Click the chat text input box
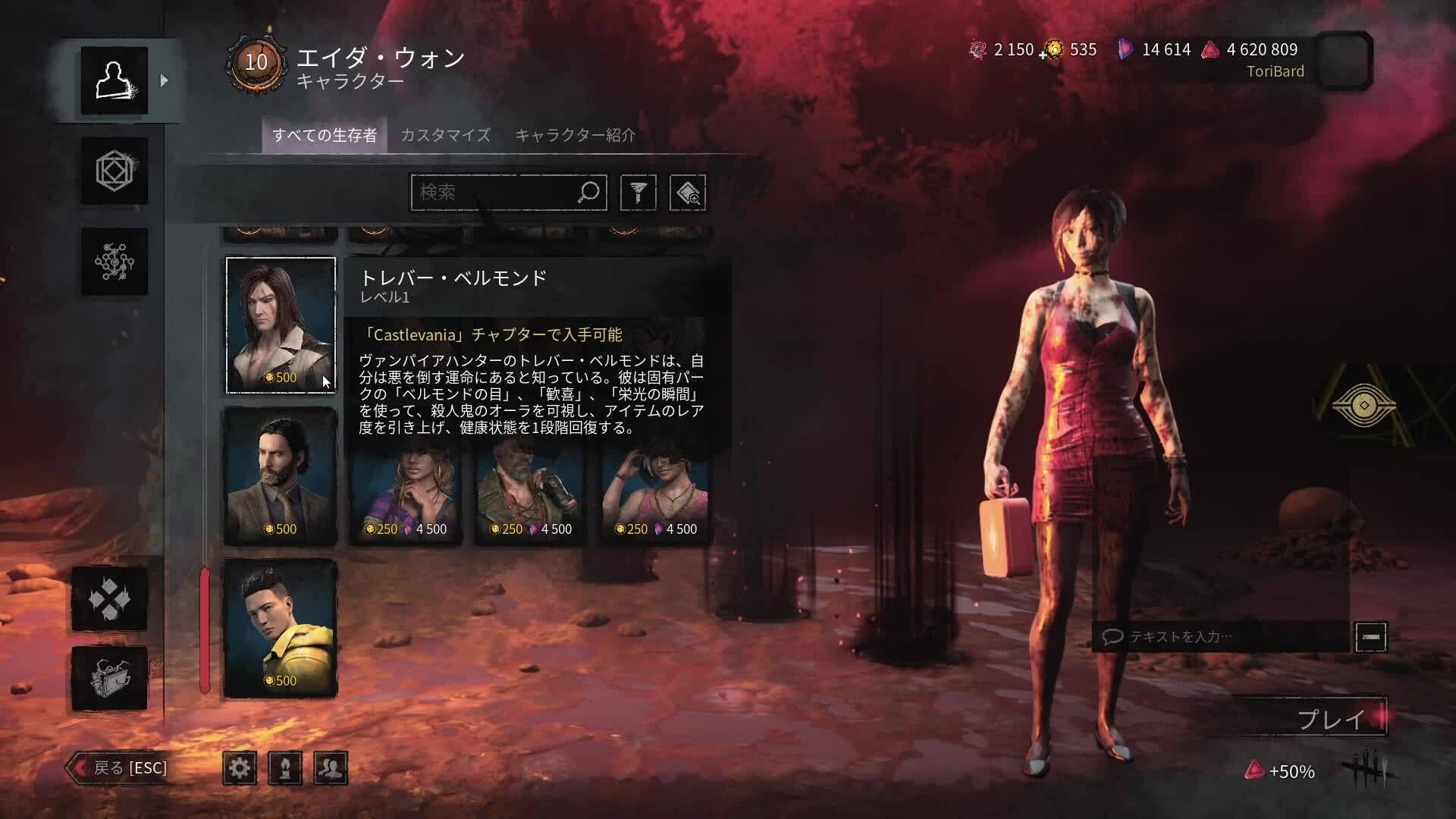Viewport: 1456px width, 819px height. pos(1222,637)
